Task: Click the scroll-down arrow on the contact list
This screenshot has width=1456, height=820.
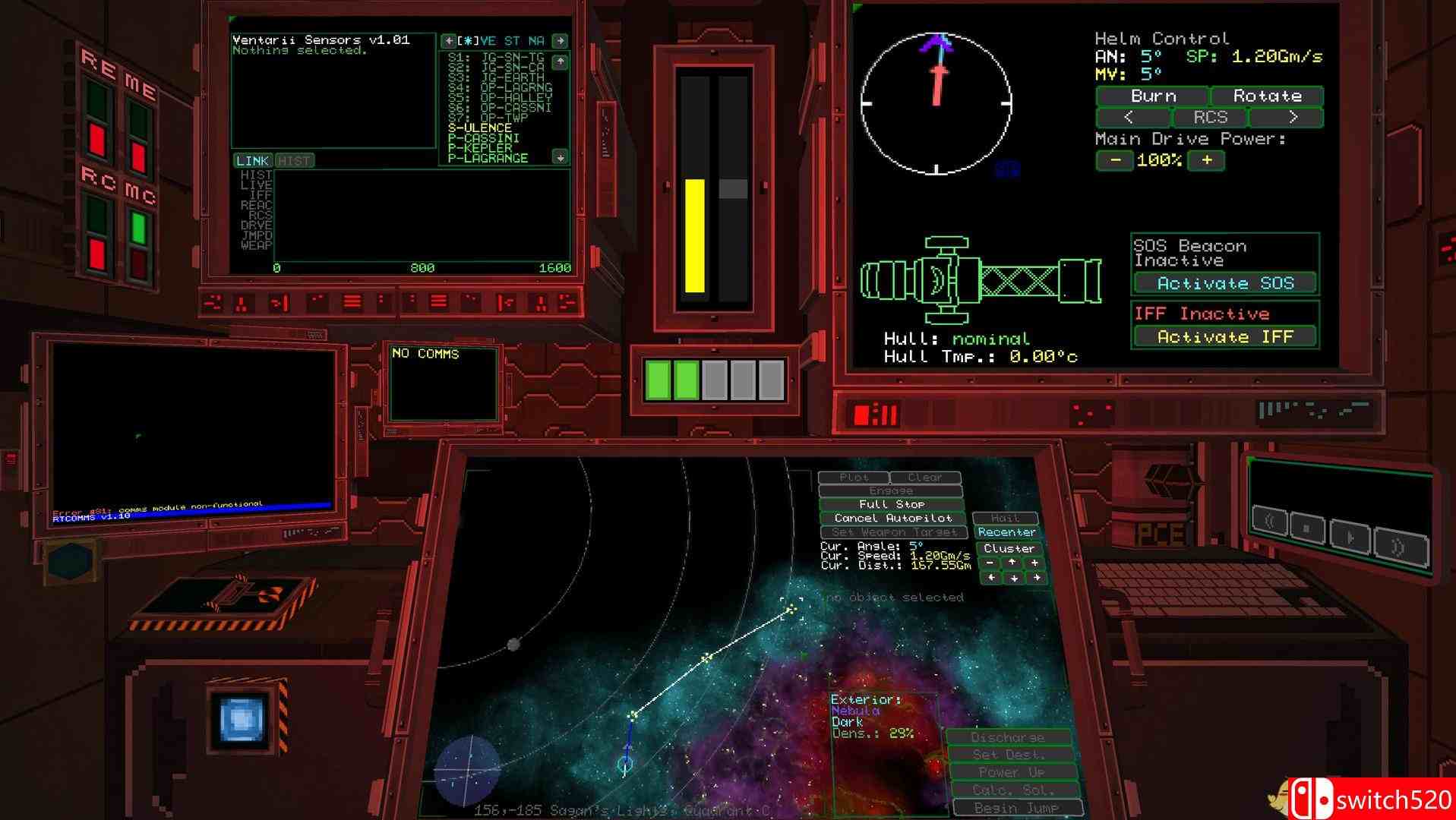Action: coord(560,156)
